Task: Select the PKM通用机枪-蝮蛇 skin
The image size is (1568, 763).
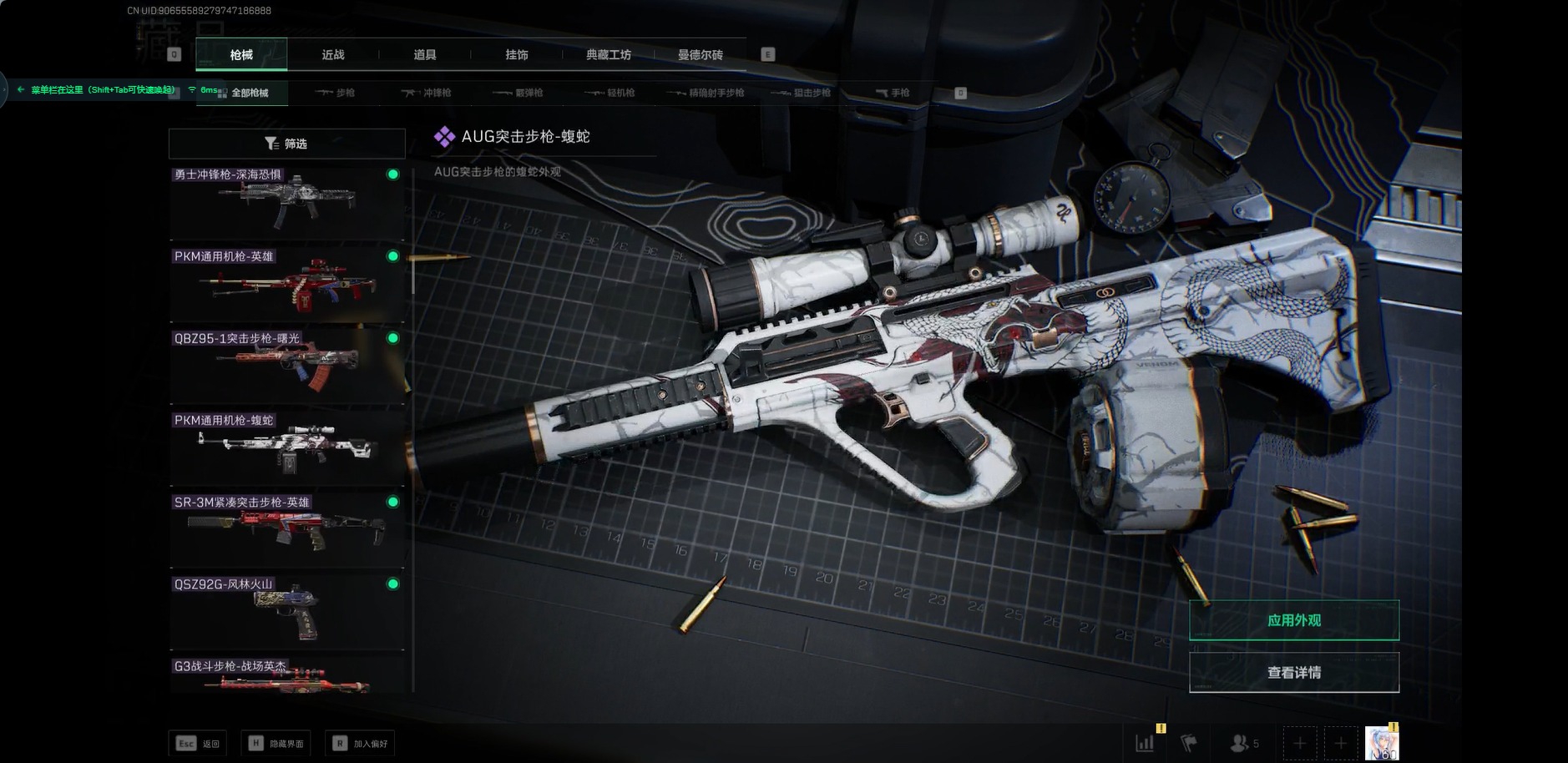Action: coord(286,448)
